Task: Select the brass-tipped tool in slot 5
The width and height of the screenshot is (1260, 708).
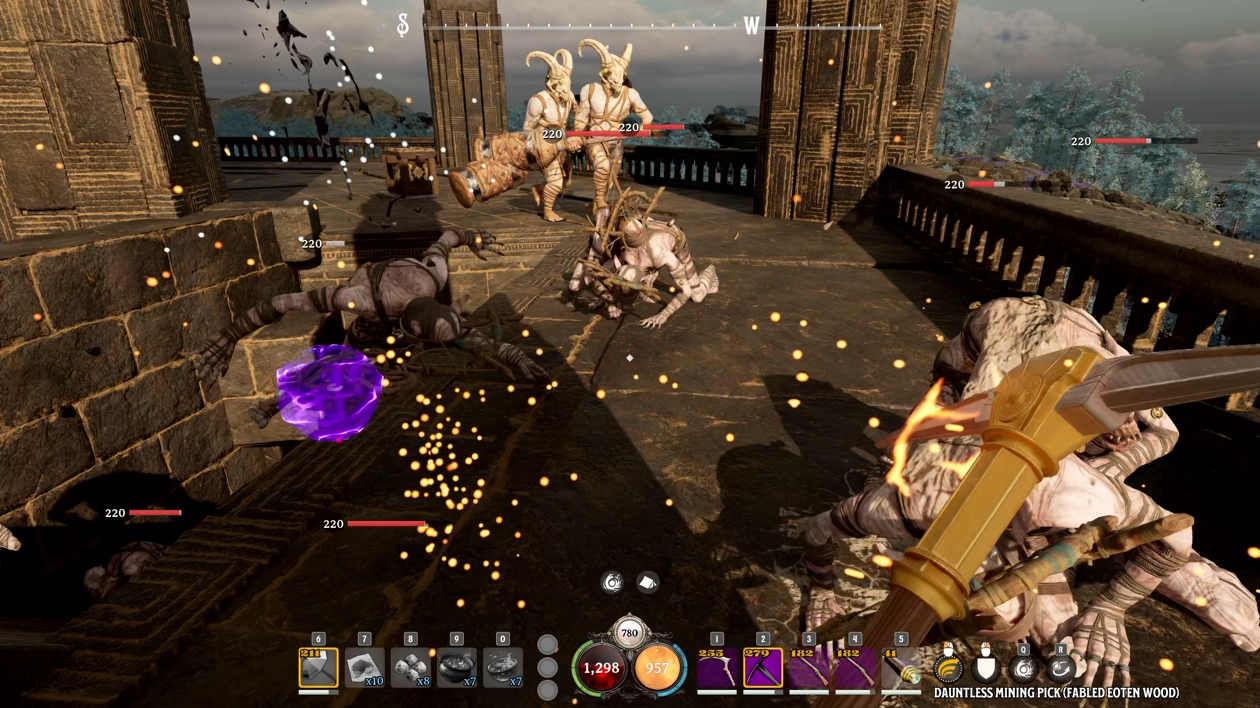Action: pos(901,668)
